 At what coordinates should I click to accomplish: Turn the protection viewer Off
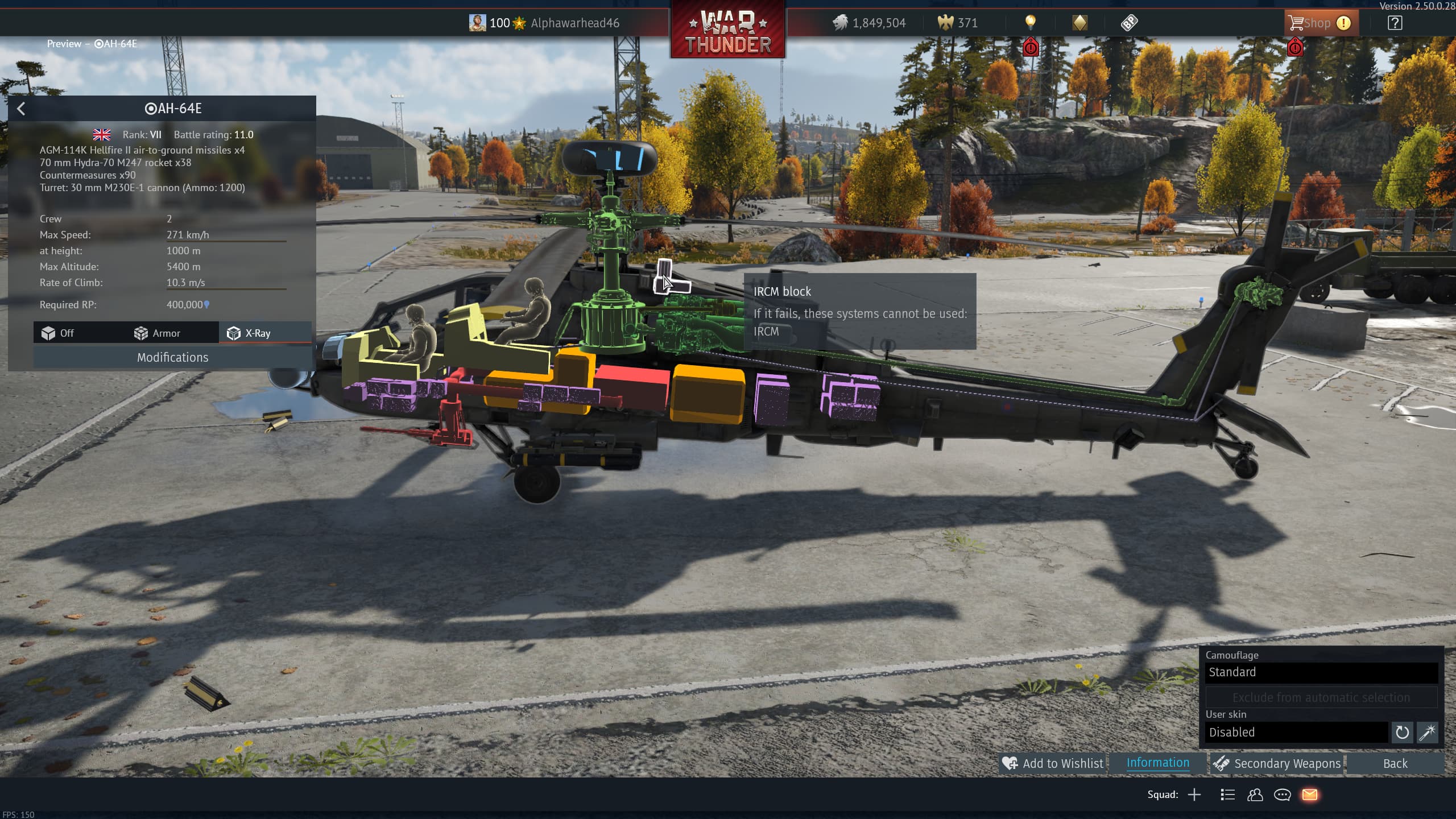(58, 333)
